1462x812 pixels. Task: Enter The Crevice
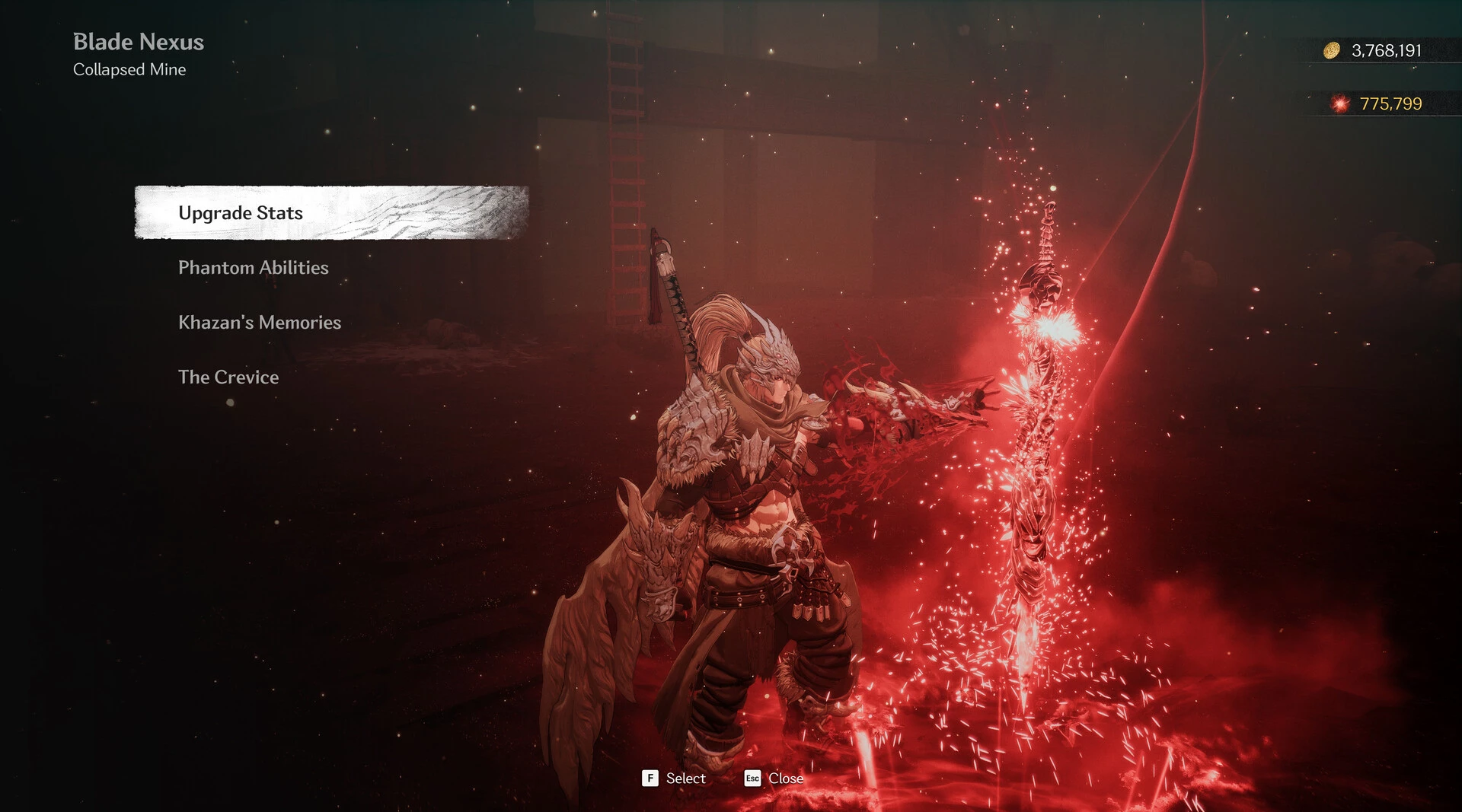point(228,377)
